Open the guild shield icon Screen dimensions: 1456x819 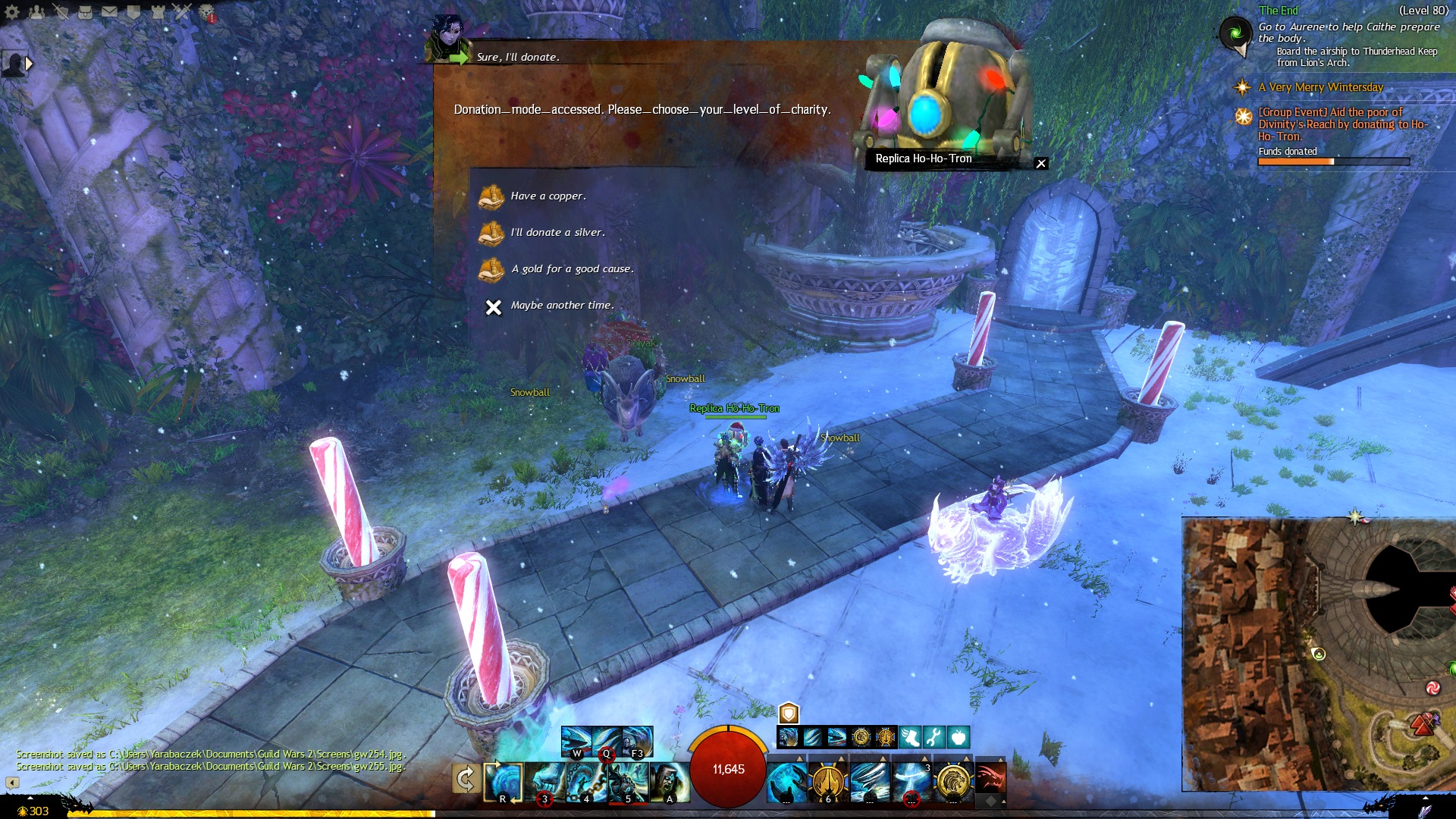[133, 12]
